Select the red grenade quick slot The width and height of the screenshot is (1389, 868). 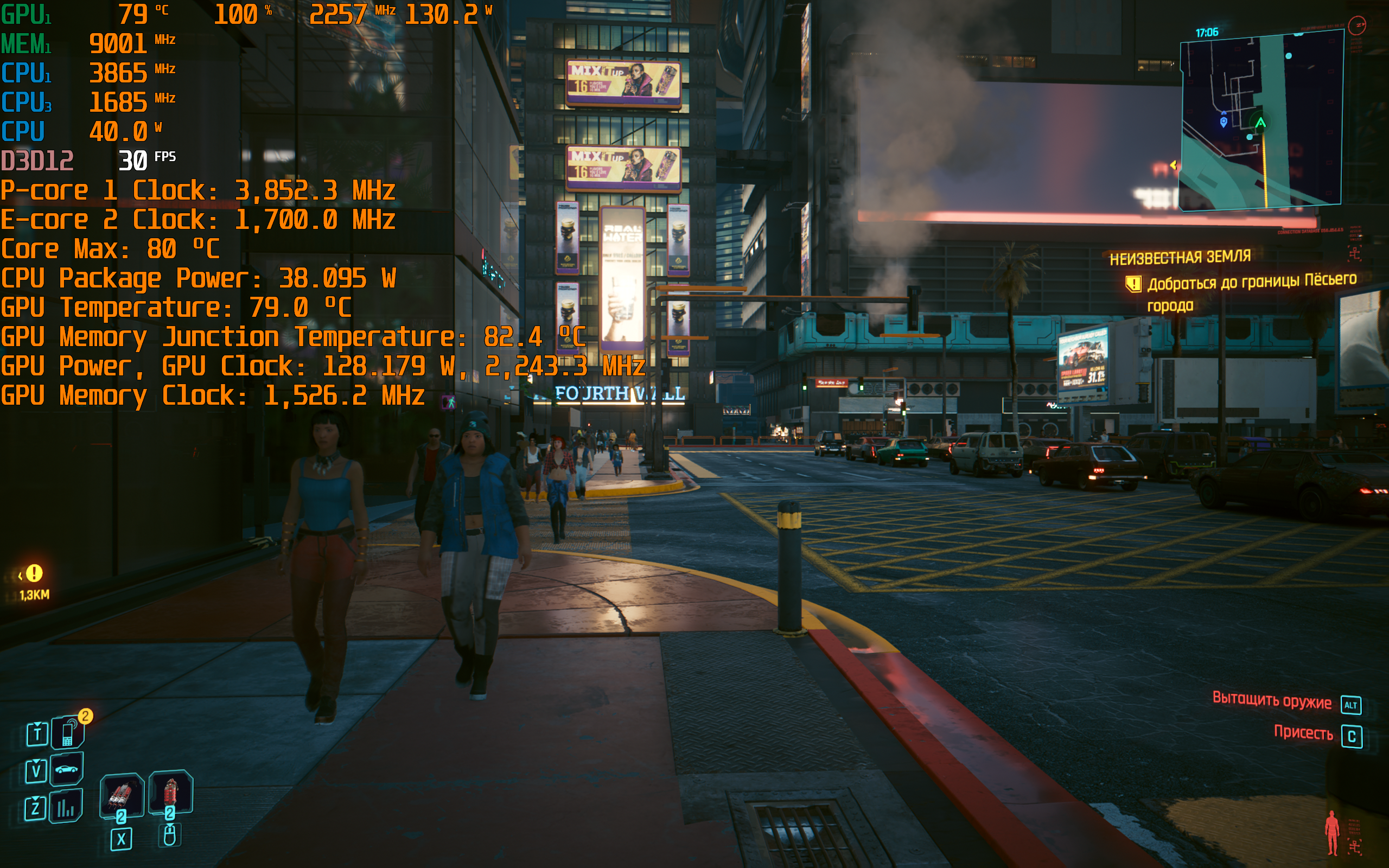point(170,792)
